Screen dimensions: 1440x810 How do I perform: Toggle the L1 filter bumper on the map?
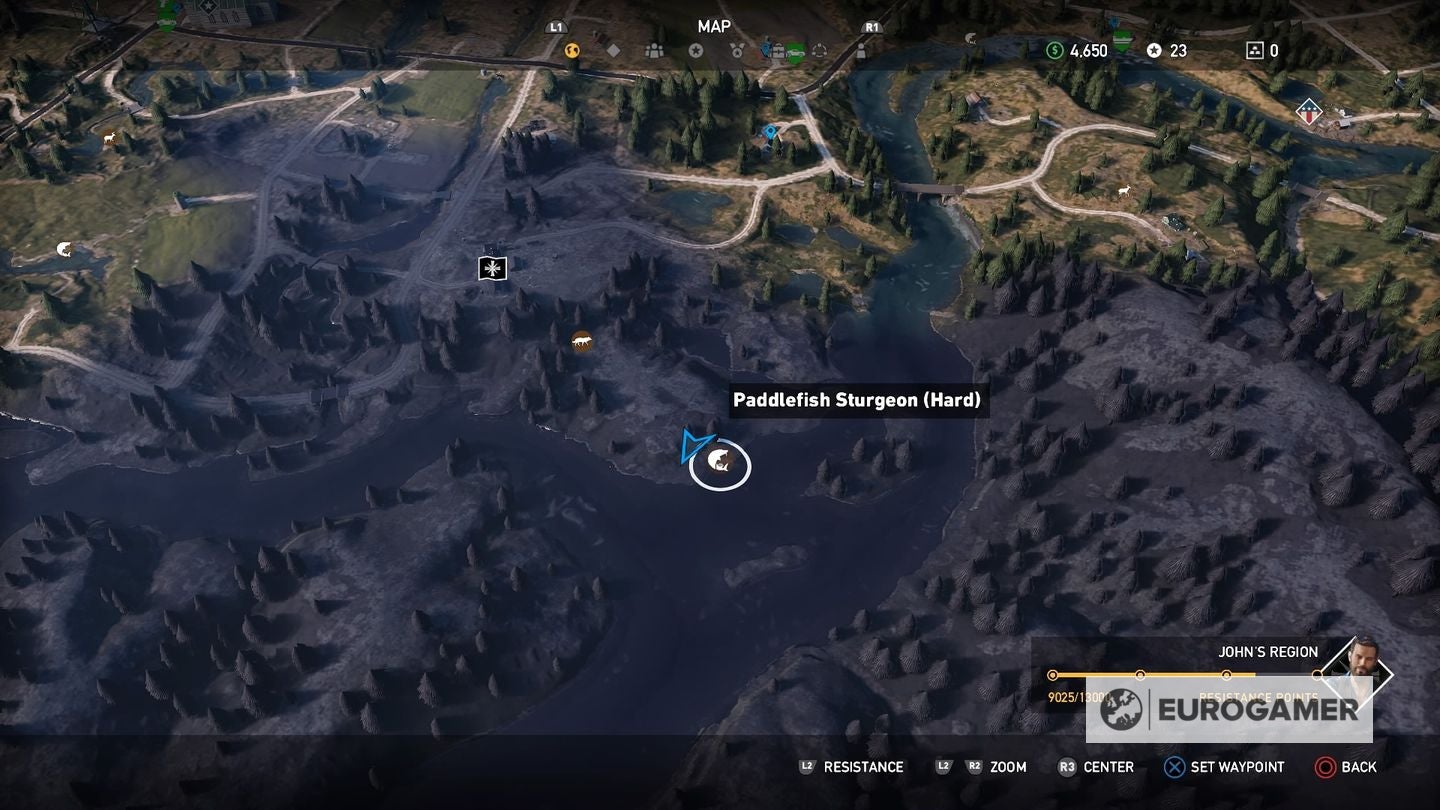[556, 27]
